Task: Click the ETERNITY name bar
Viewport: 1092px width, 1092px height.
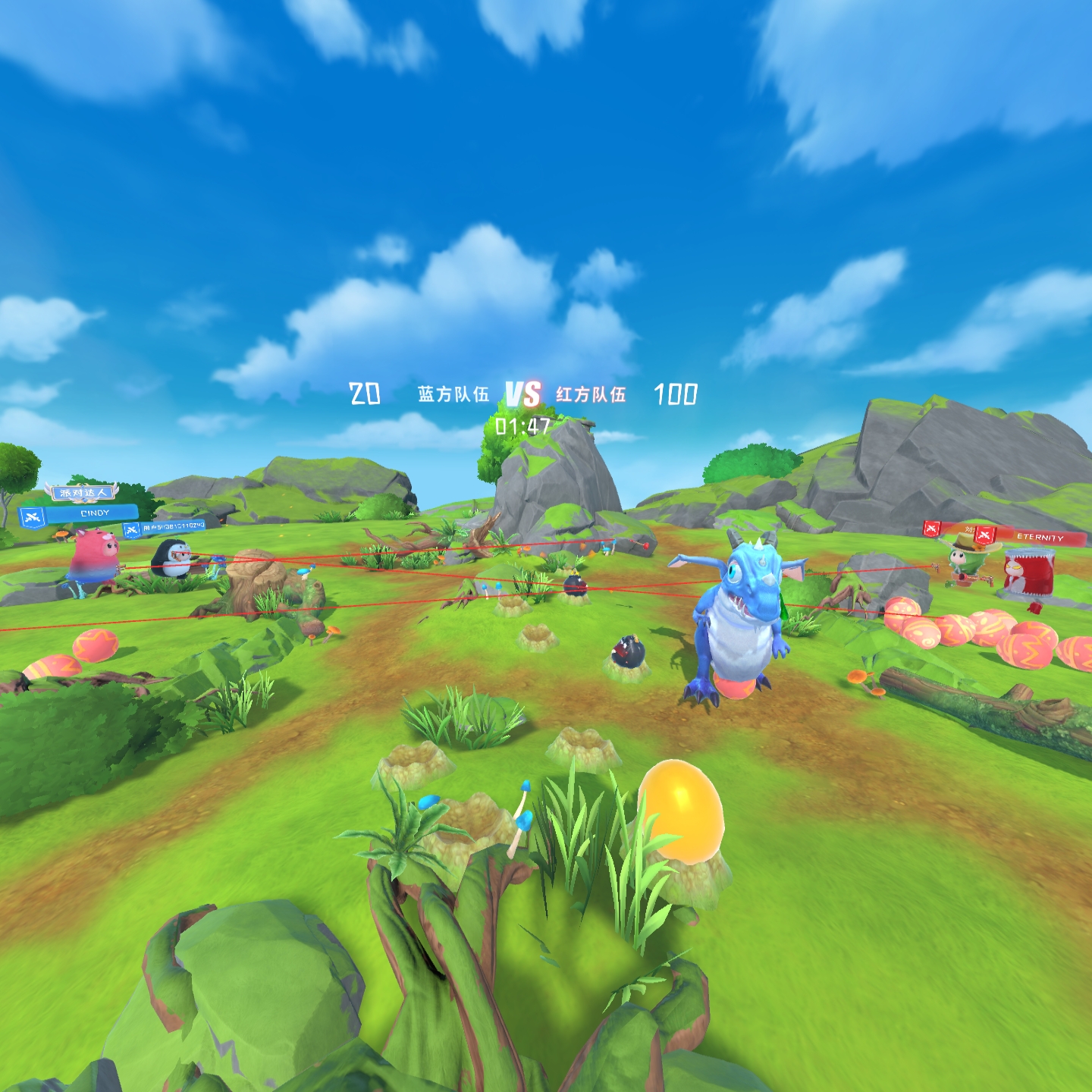Action: [x=1040, y=537]
